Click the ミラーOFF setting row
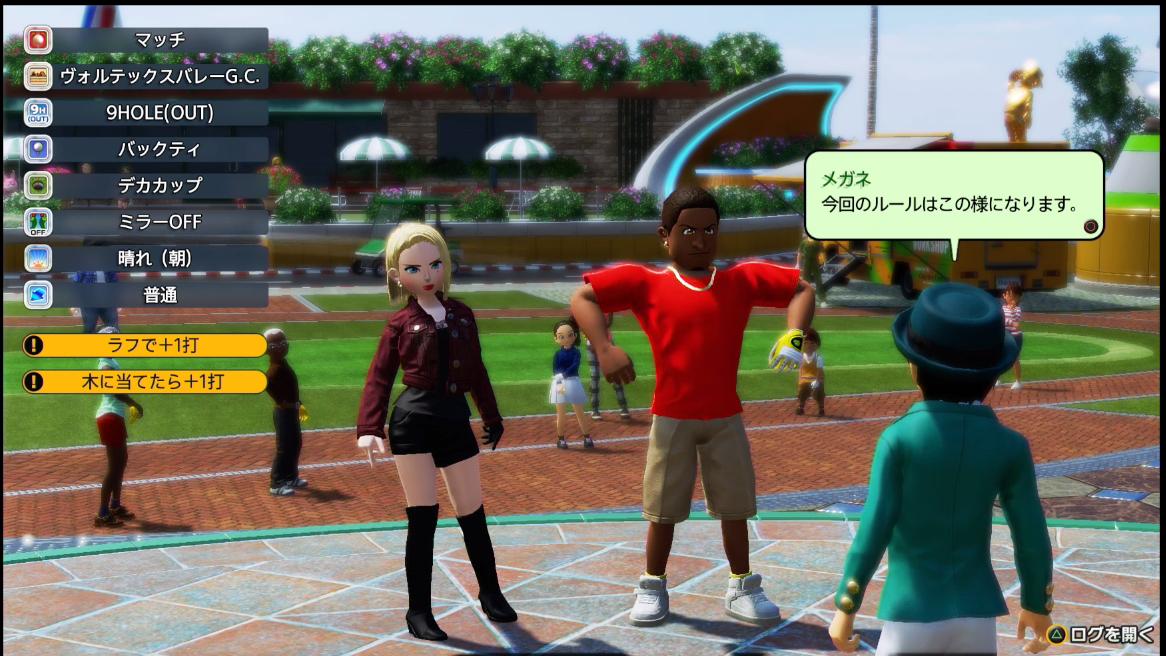 coord(146,221)
